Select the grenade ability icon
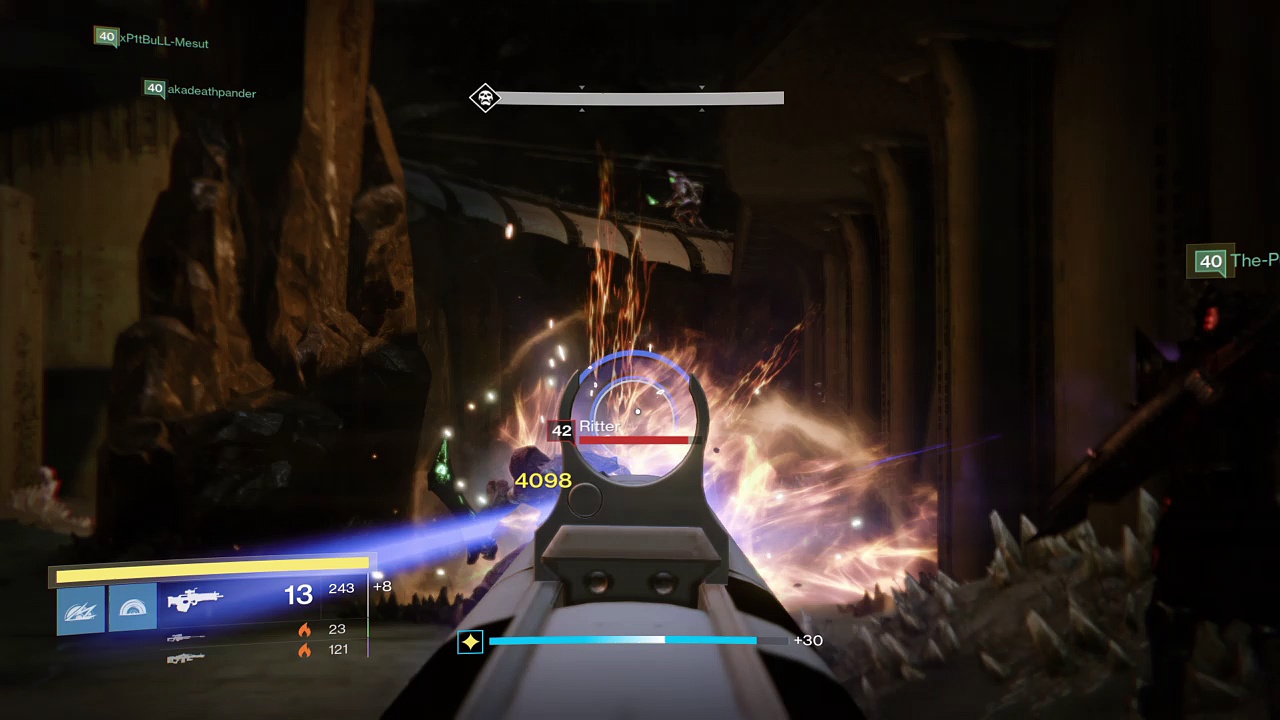 pyautogui.click(x=81, y=608)
